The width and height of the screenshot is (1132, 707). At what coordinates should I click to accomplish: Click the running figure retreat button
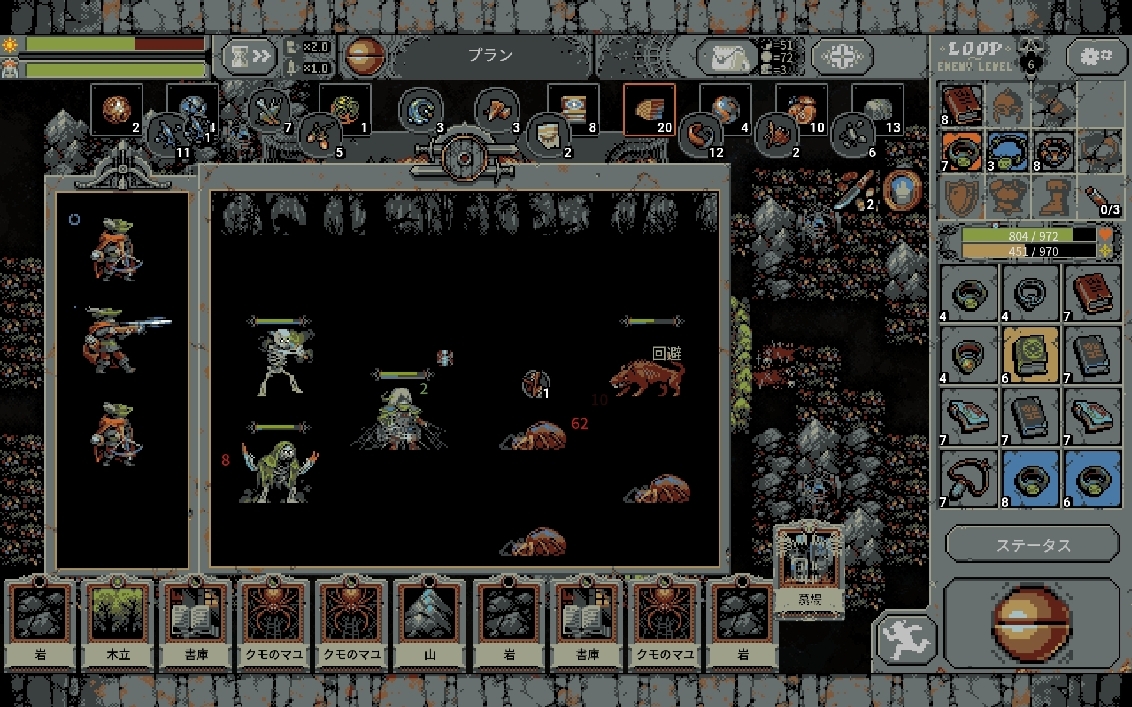[x=906, y=639]
